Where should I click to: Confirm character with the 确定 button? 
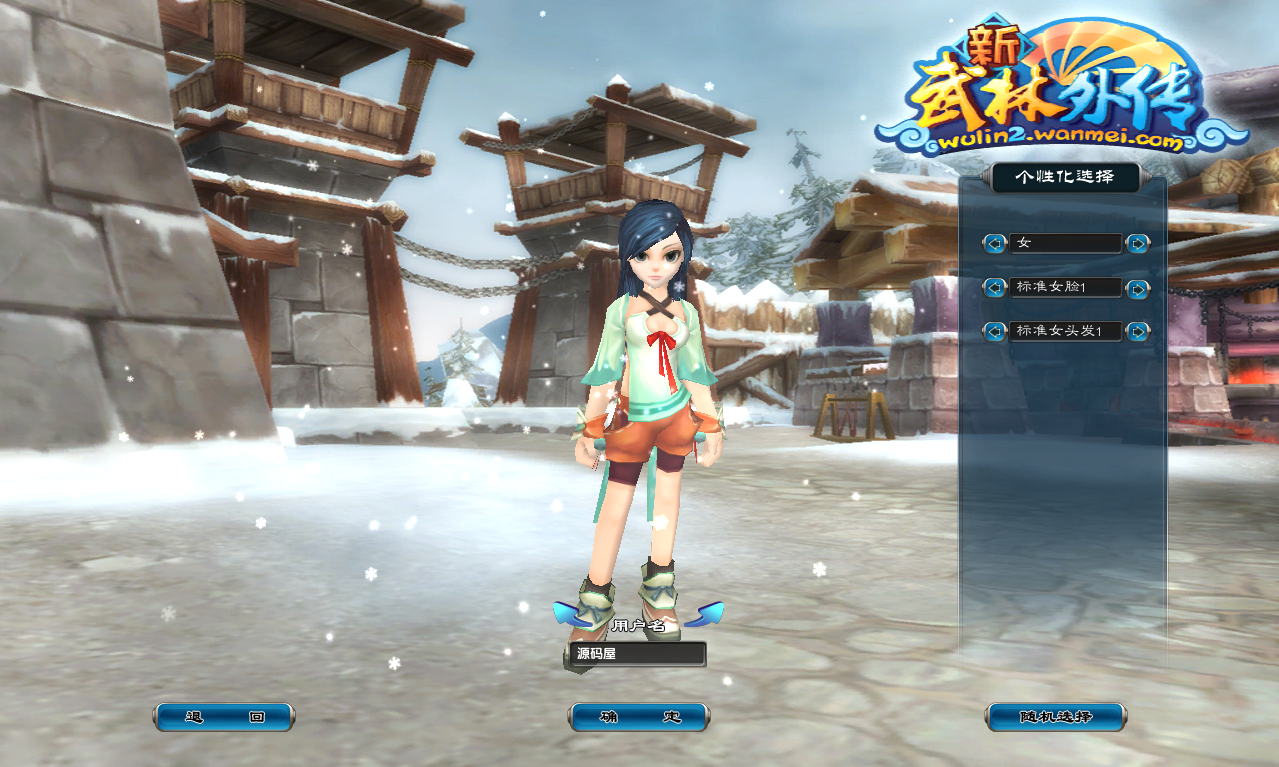pos(639,717)
